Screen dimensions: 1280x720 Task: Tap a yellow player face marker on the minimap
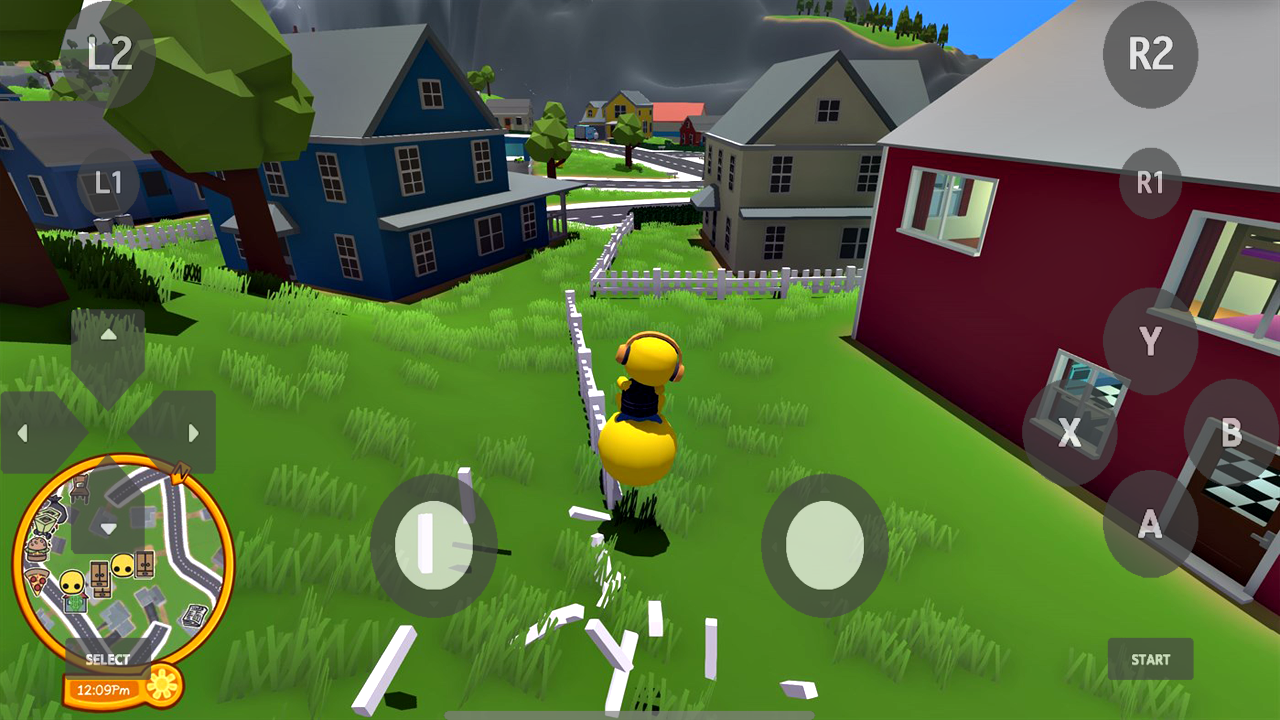pyautogui.click(x=123, y=564)
